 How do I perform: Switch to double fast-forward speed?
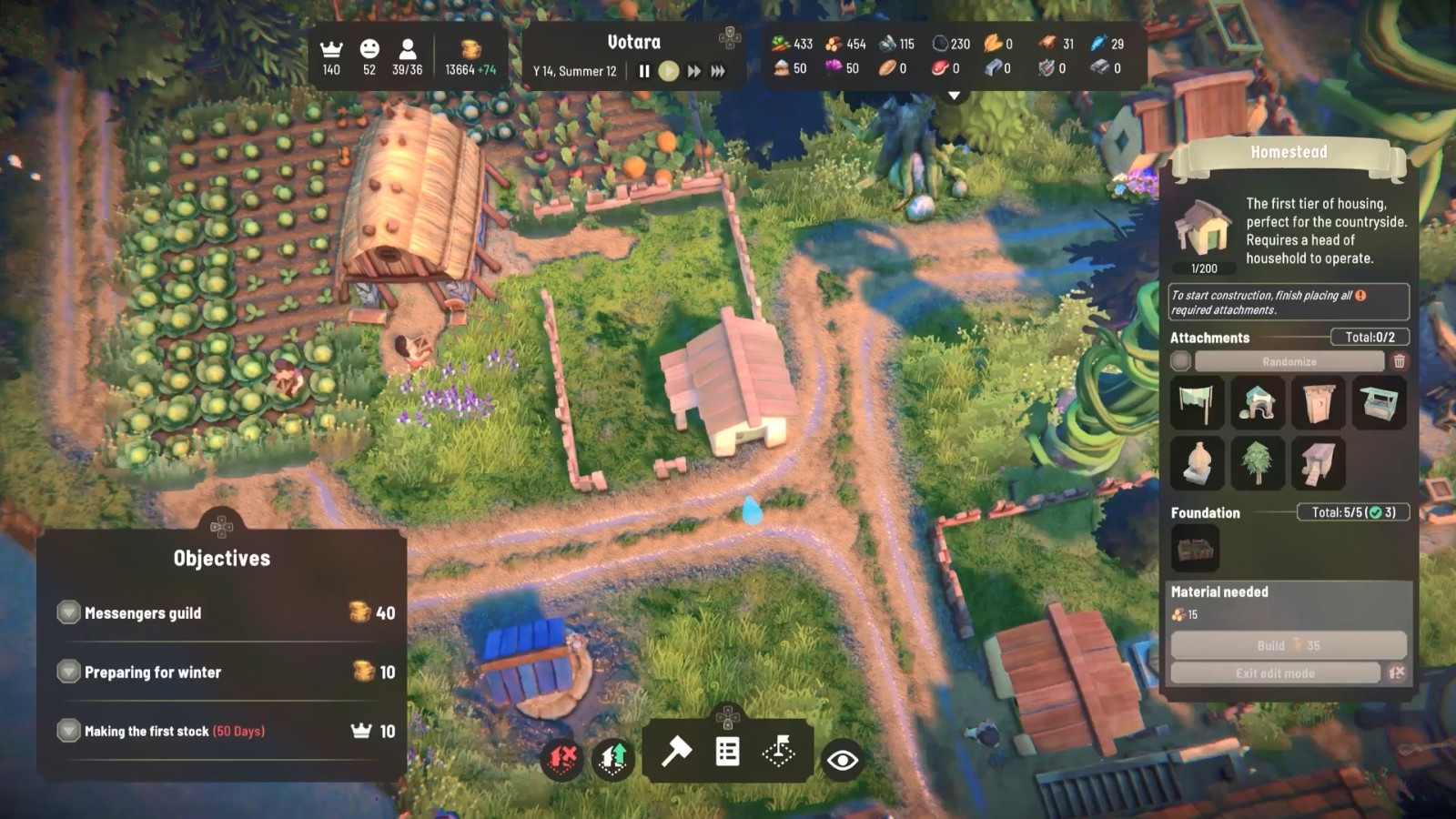(x=694, y=71)
